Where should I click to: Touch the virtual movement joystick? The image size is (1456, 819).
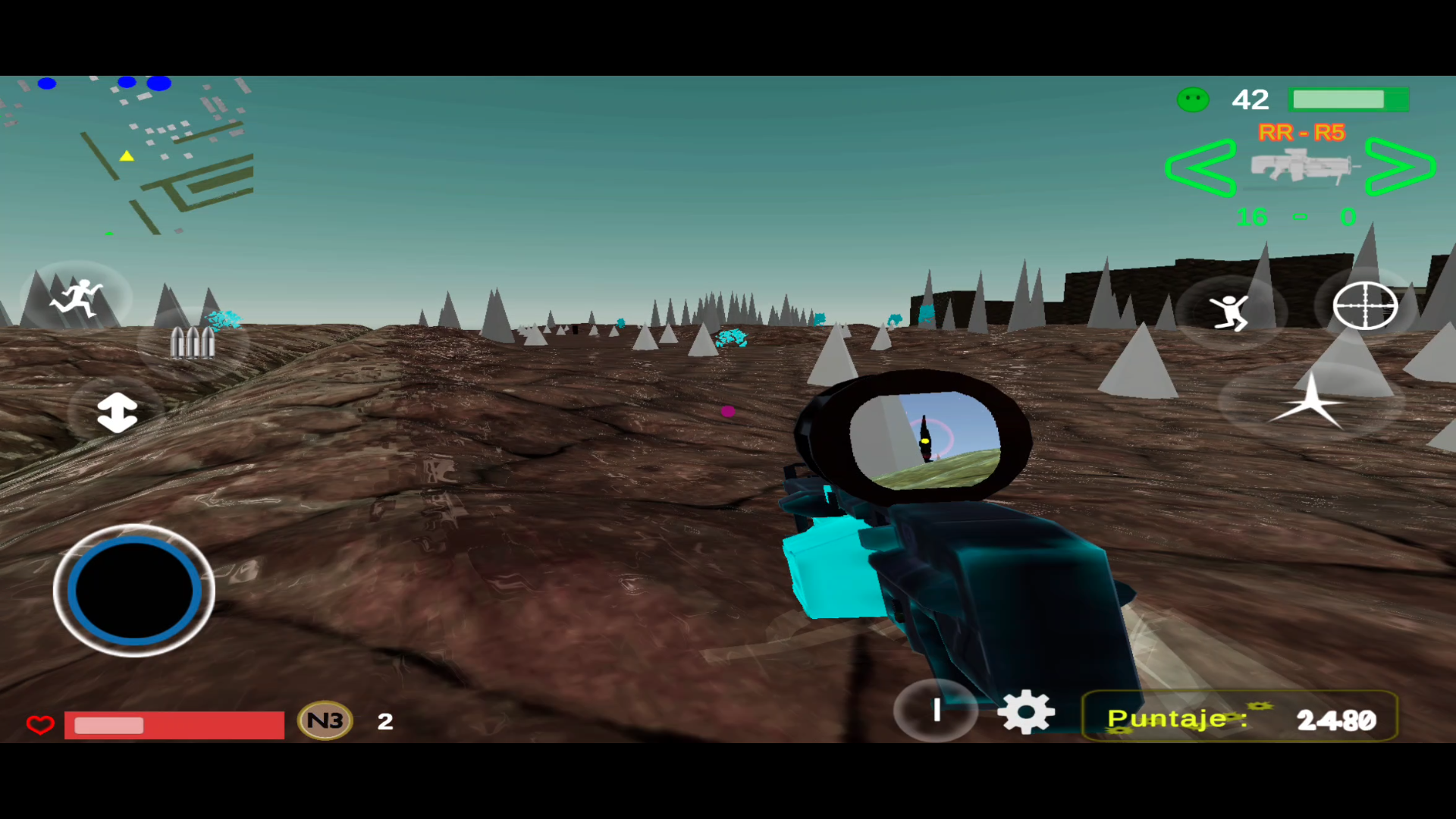134,590
